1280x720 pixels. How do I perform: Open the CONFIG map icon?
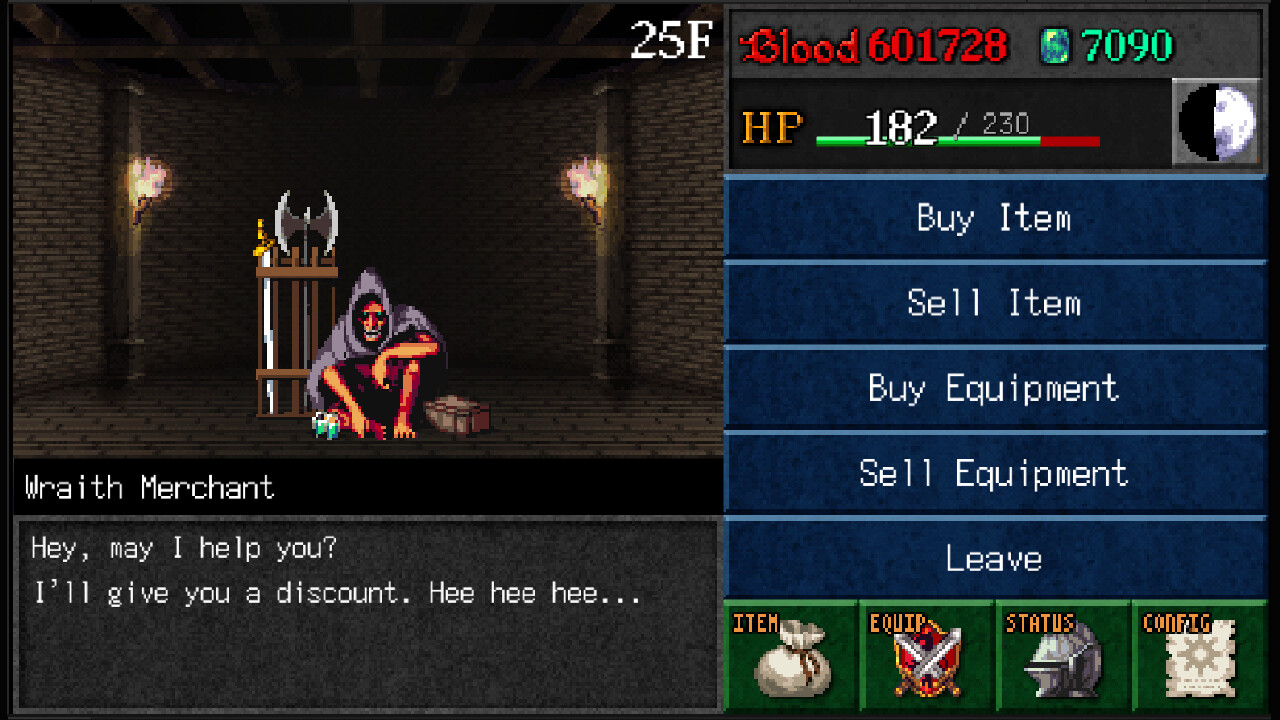[1198, 660]
